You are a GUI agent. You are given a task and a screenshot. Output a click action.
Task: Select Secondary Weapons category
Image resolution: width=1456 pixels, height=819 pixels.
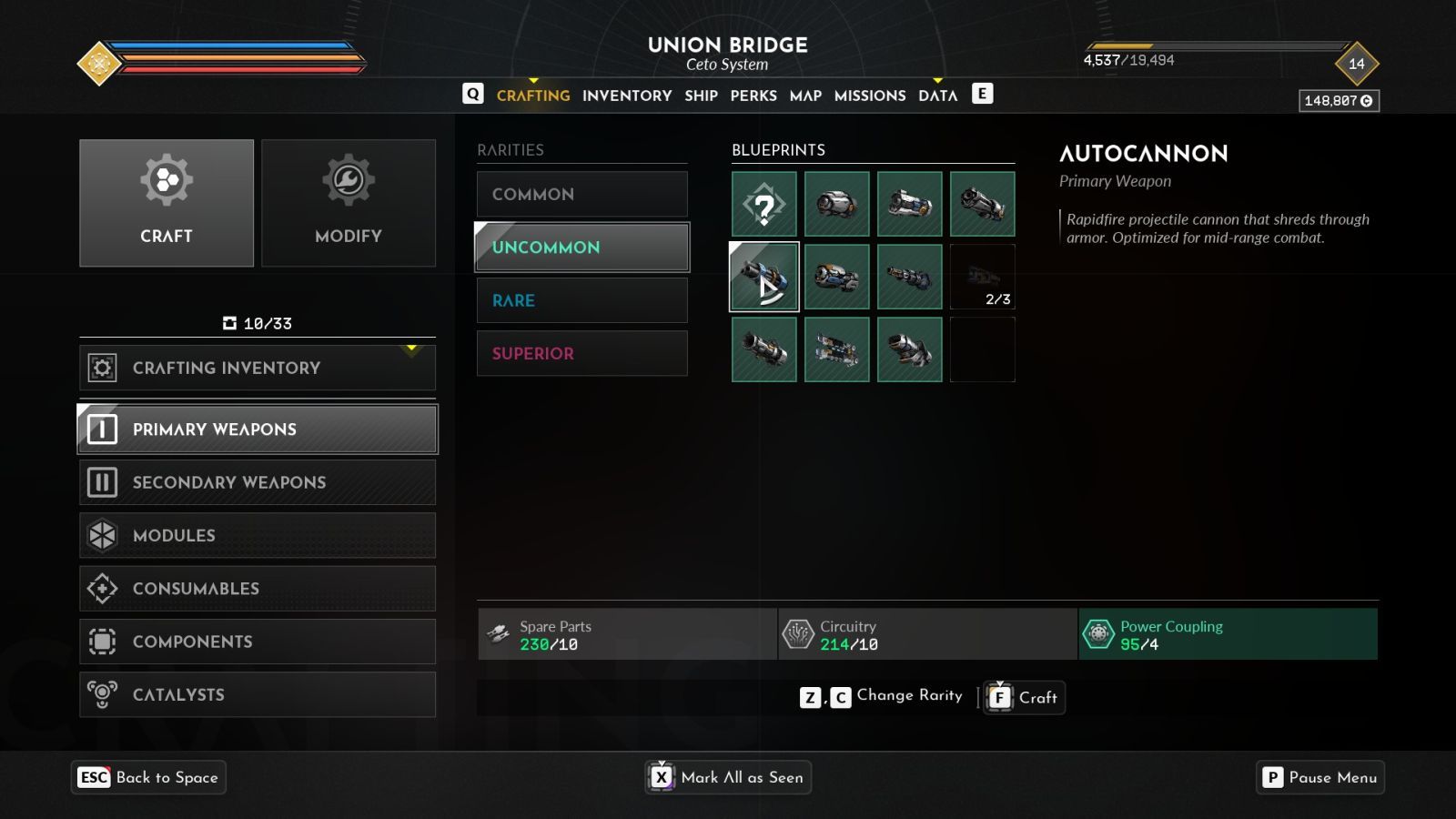pyautogui.click(x=257, y=482)
